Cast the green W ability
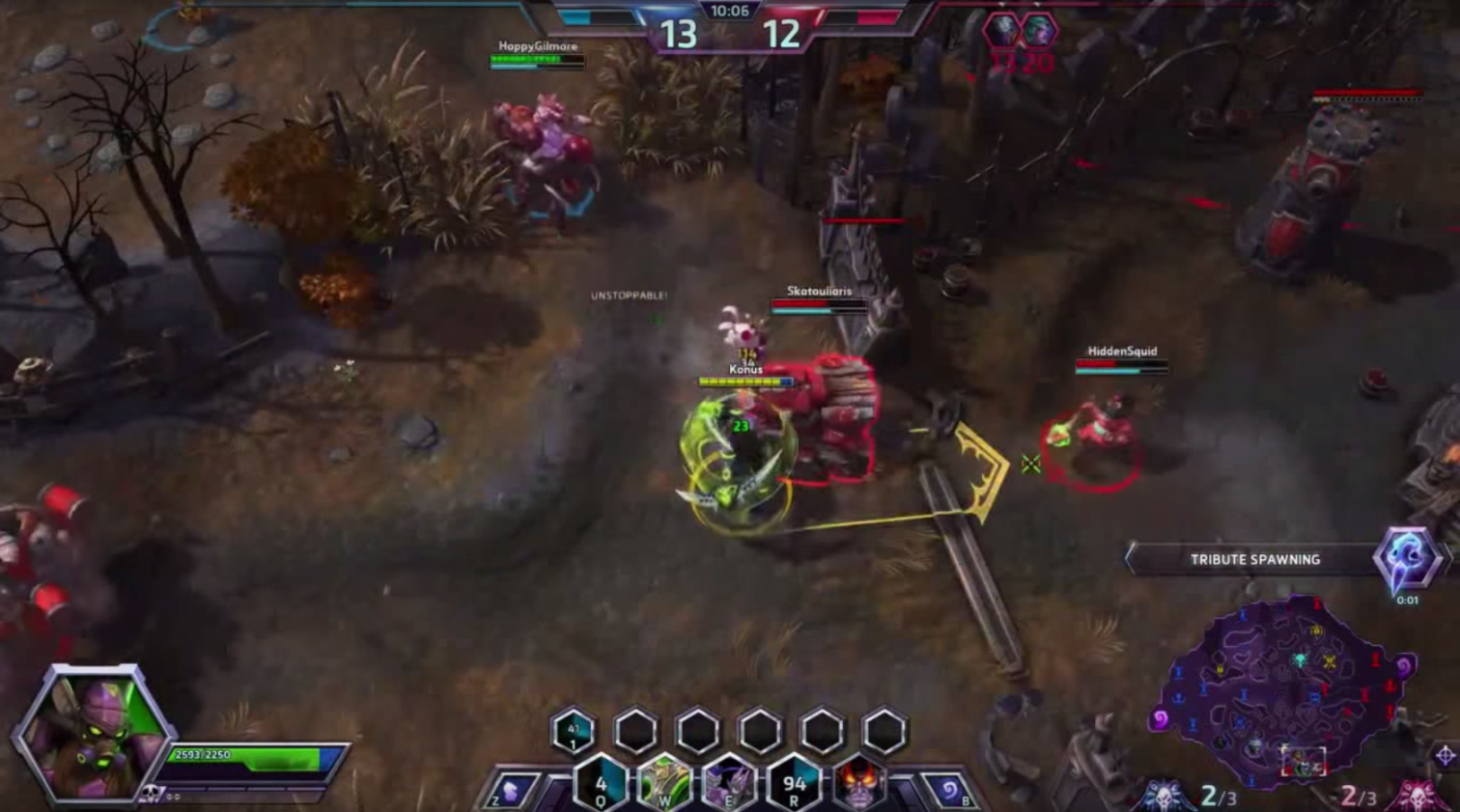The height and width of the screenshot is (812, 1460). pos(665,784)
